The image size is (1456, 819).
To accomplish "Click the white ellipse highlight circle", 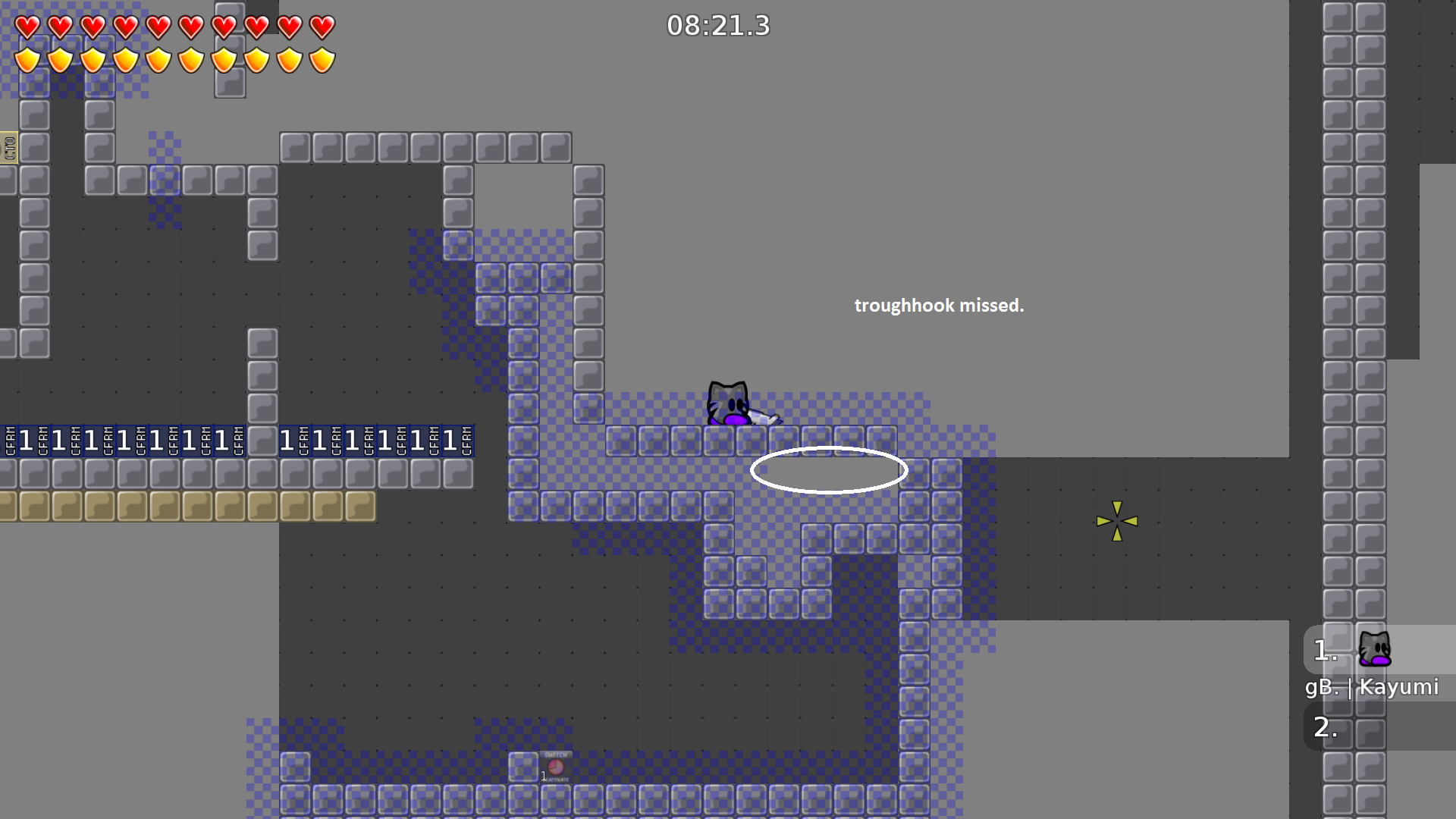I will pyautogui.click(x=828, y=469).
